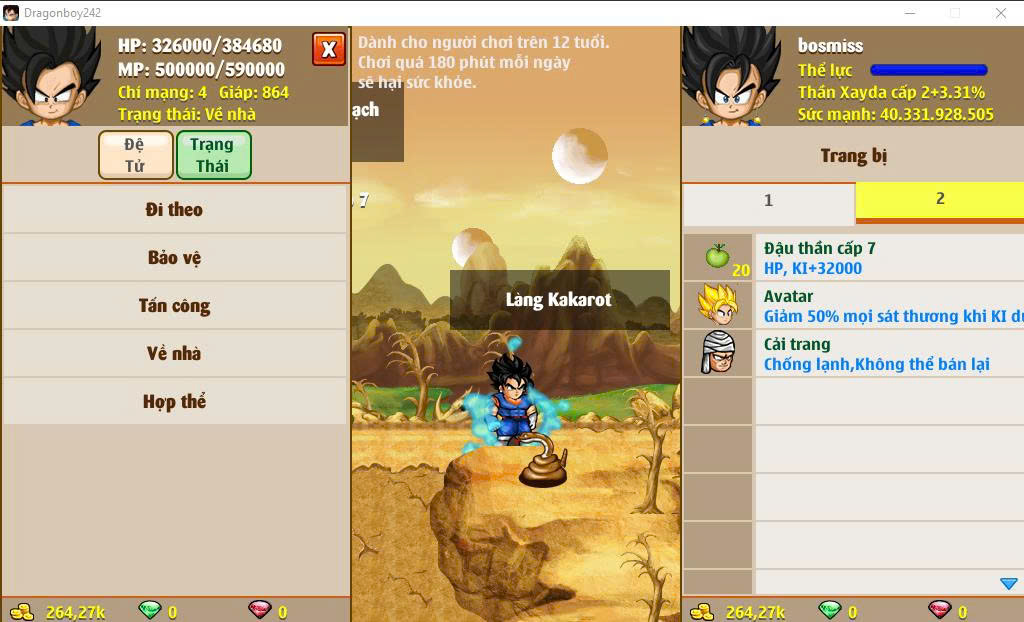Minimize the Dragonboy242 window

coord(909,13)
